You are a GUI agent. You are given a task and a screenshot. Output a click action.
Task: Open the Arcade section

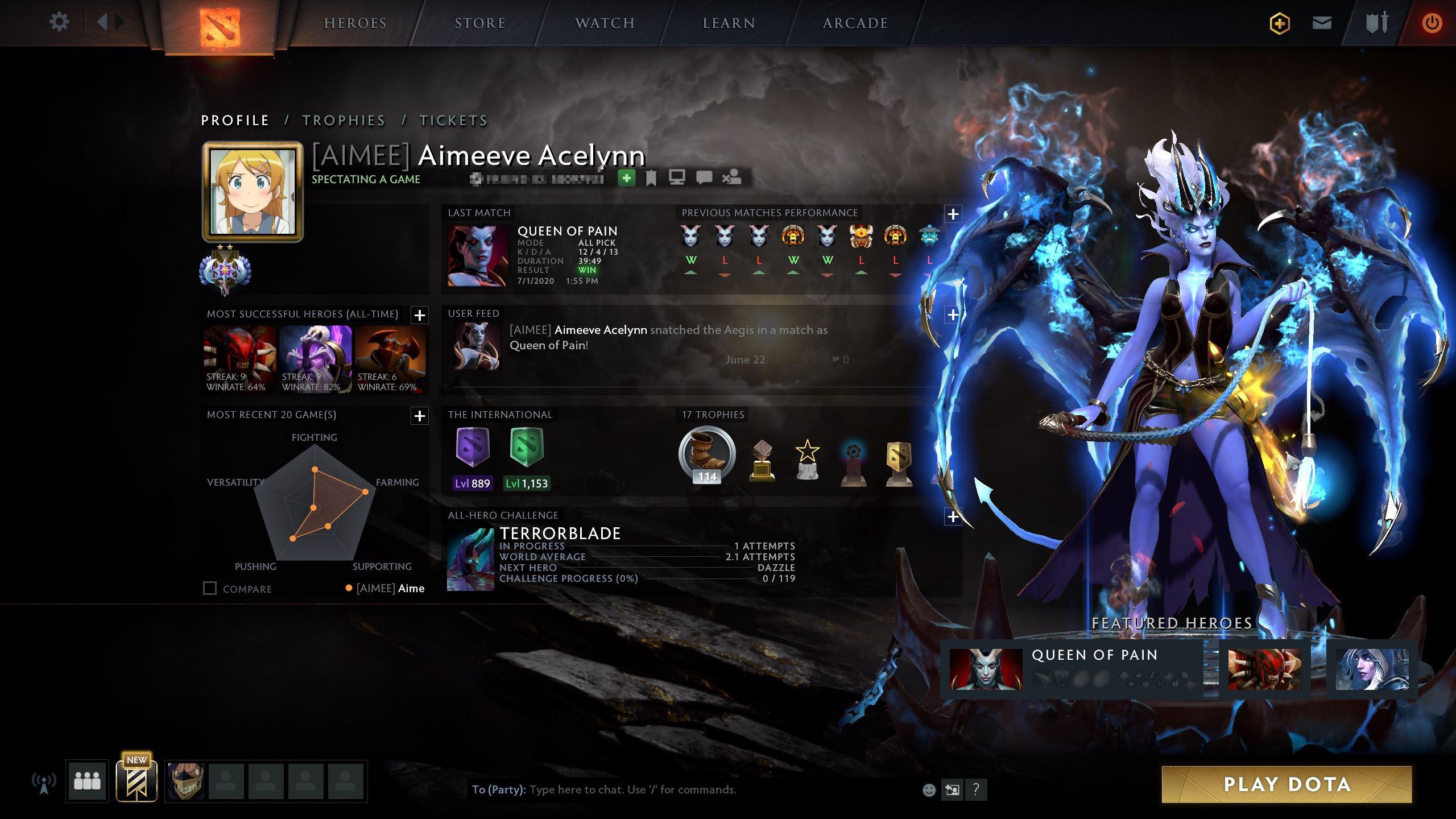[x=855, y=23]
